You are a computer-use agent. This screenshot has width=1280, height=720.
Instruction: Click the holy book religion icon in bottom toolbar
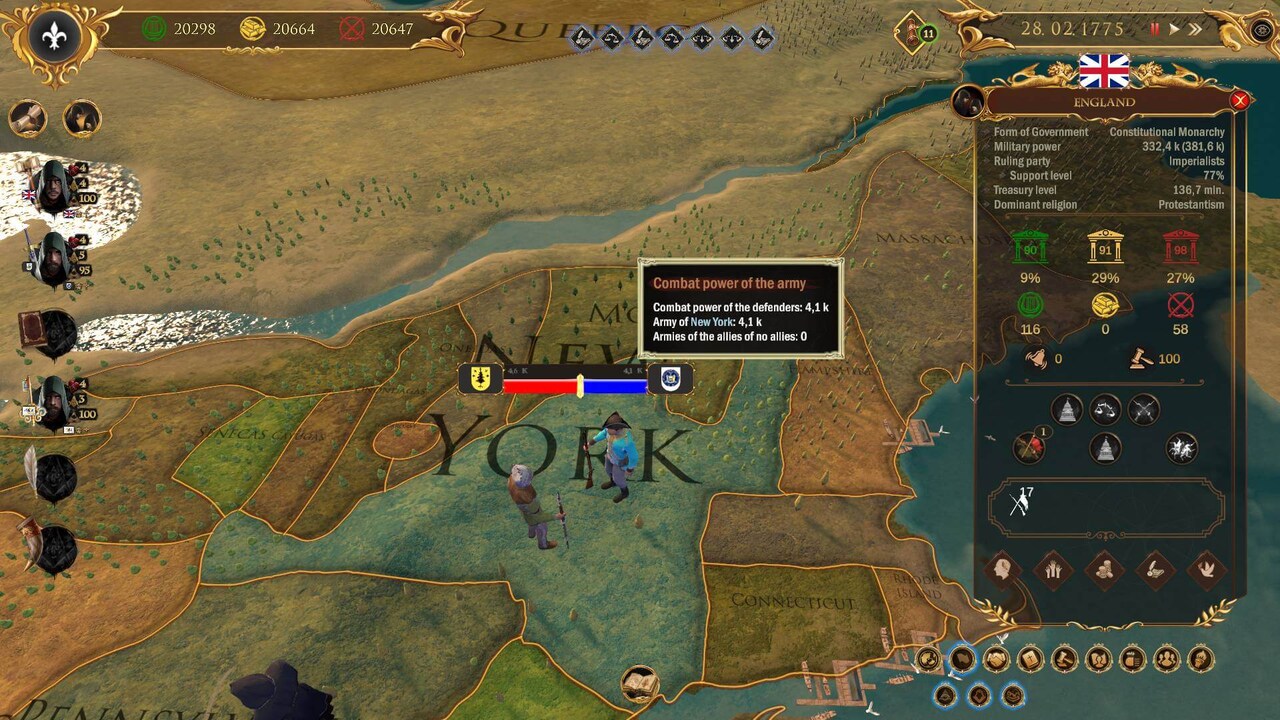(1030, 659)
